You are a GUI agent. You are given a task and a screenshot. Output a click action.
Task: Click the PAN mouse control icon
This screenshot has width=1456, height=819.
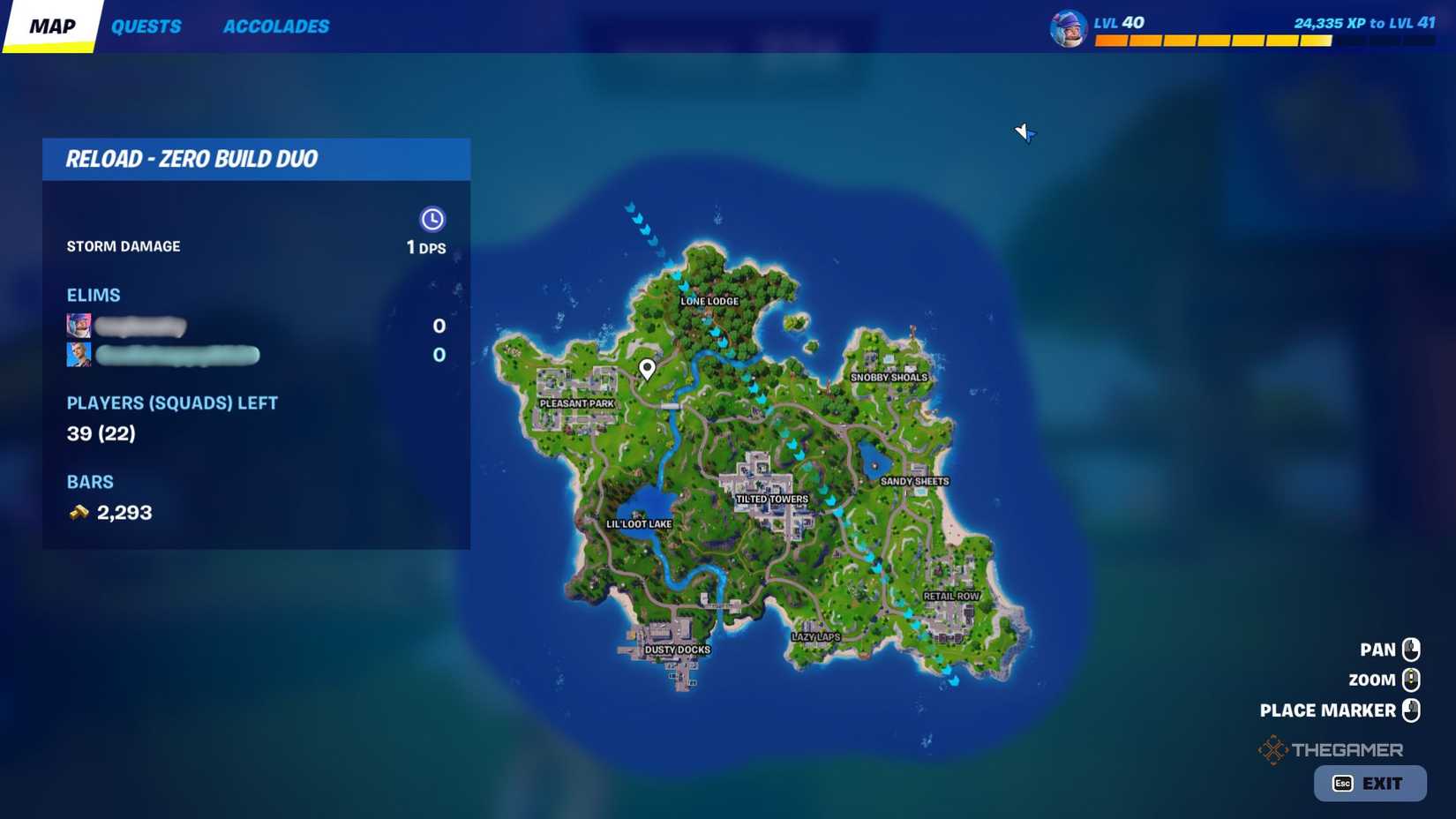(x=1413, y=649)
